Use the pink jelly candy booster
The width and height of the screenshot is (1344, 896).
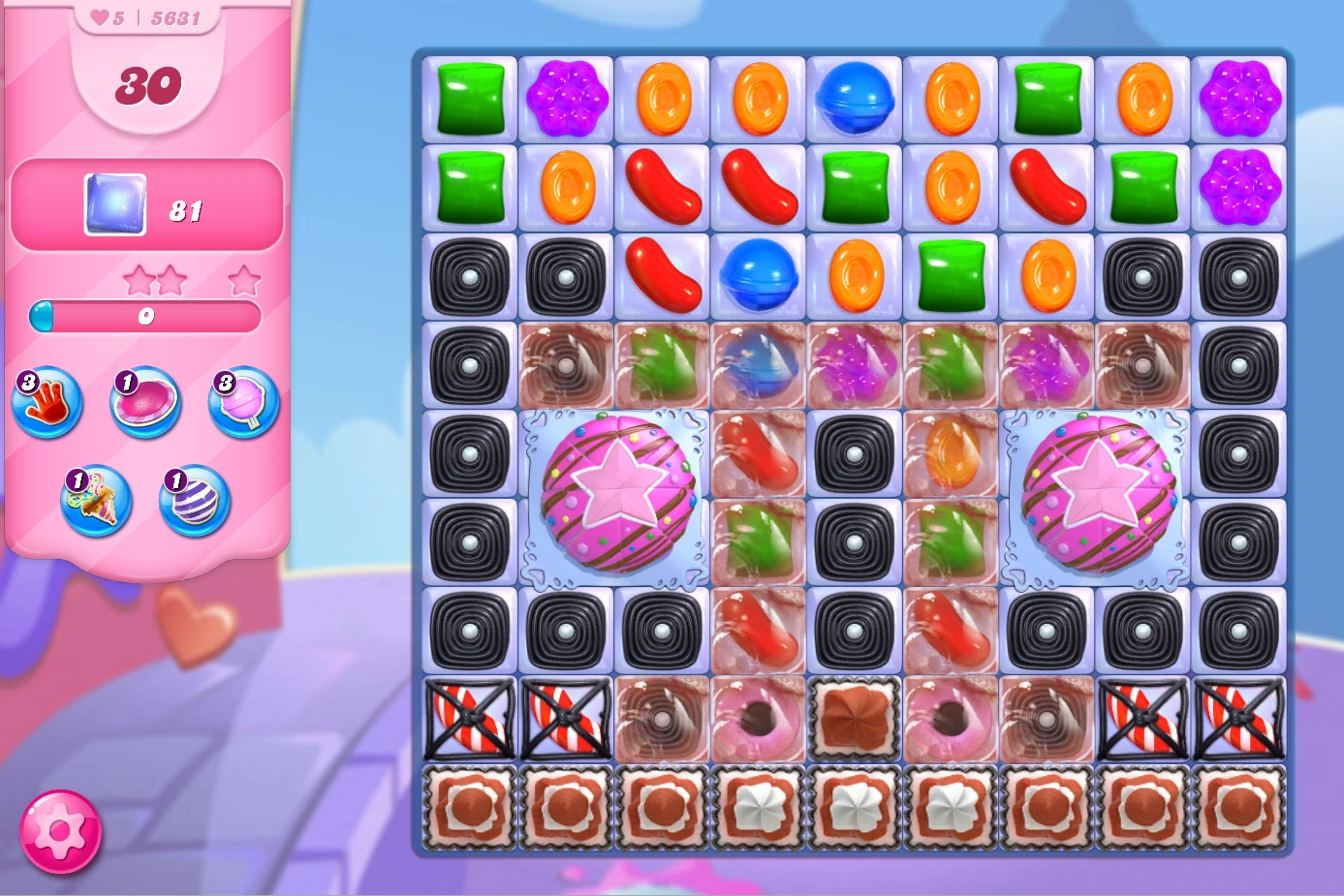[x=144, y=404]
